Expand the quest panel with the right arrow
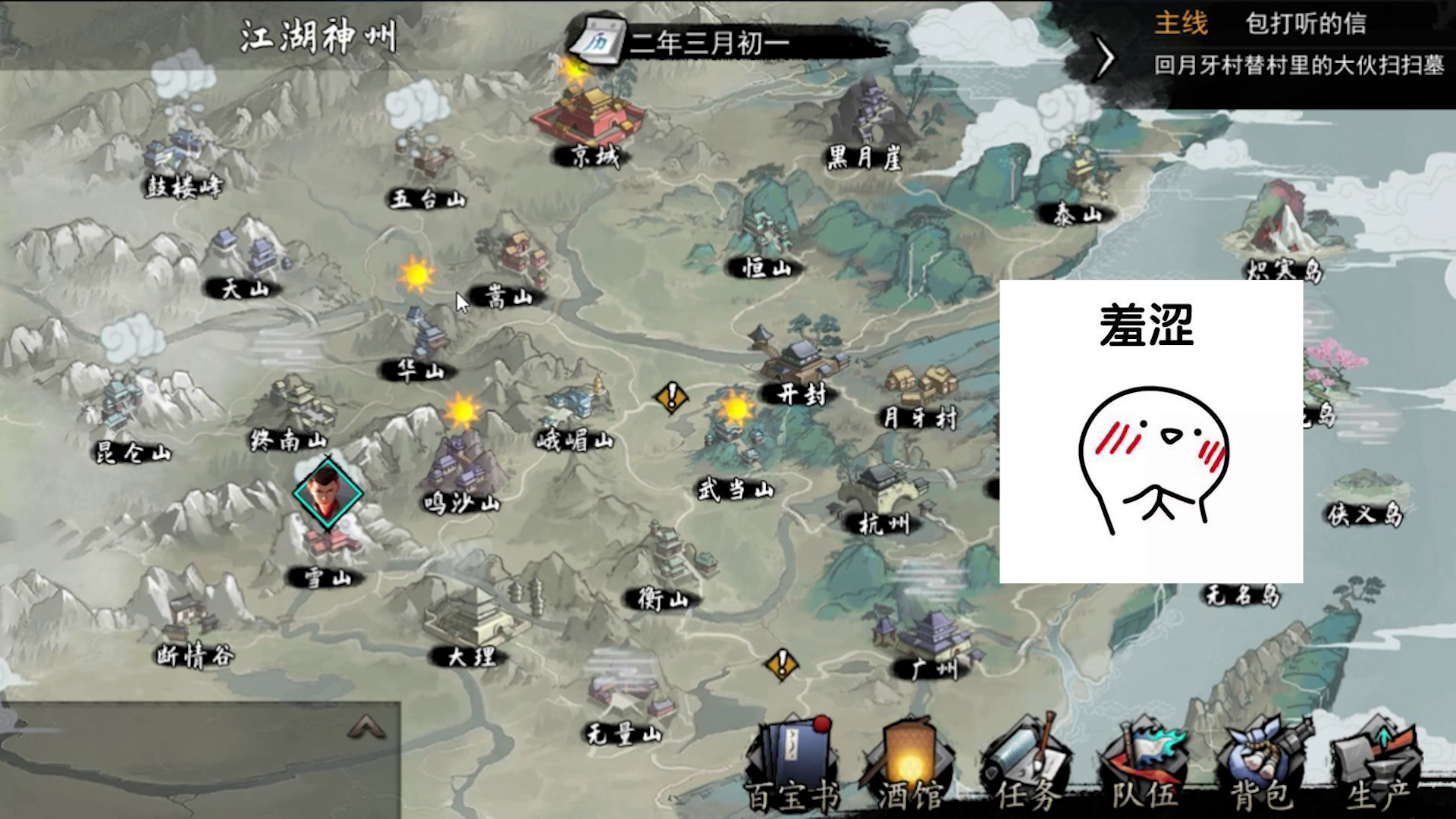The height and width of the screenshot is (819, 1456). point(1106,55)
